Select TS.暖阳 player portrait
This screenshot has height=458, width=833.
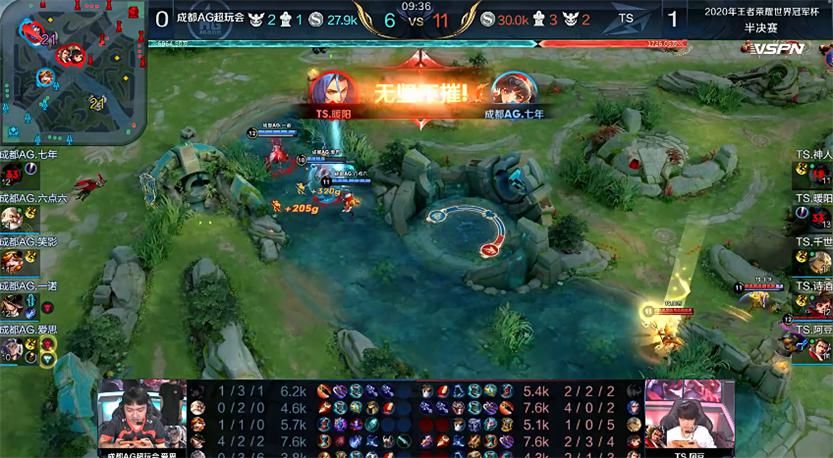(x=820, y=217)
